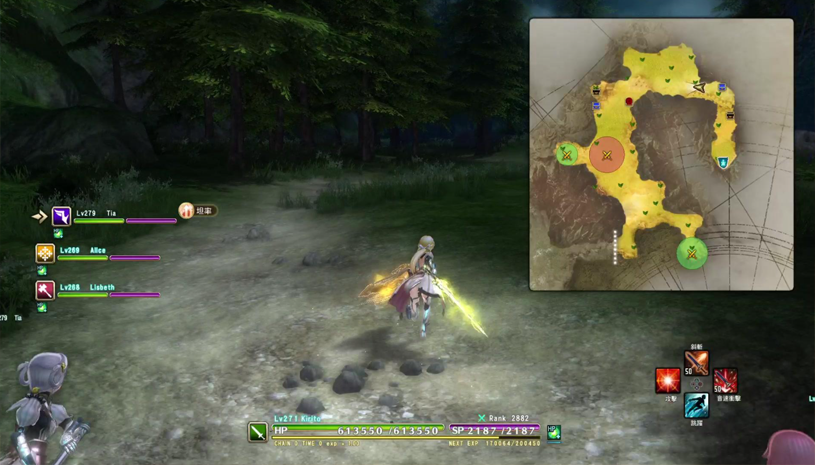
Task: Click the red dot marker on minimap
Action: [x=629, y=101]
